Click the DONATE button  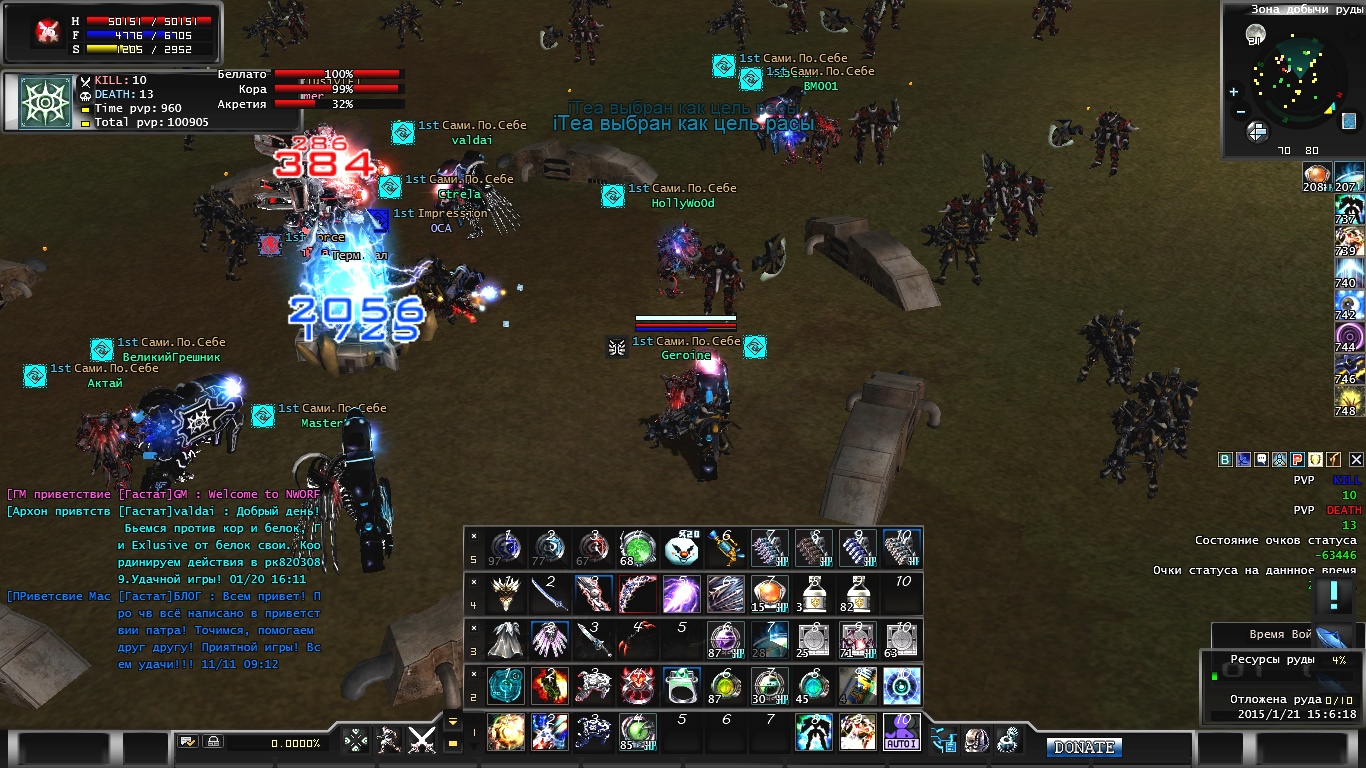[x=1084, y=747]
